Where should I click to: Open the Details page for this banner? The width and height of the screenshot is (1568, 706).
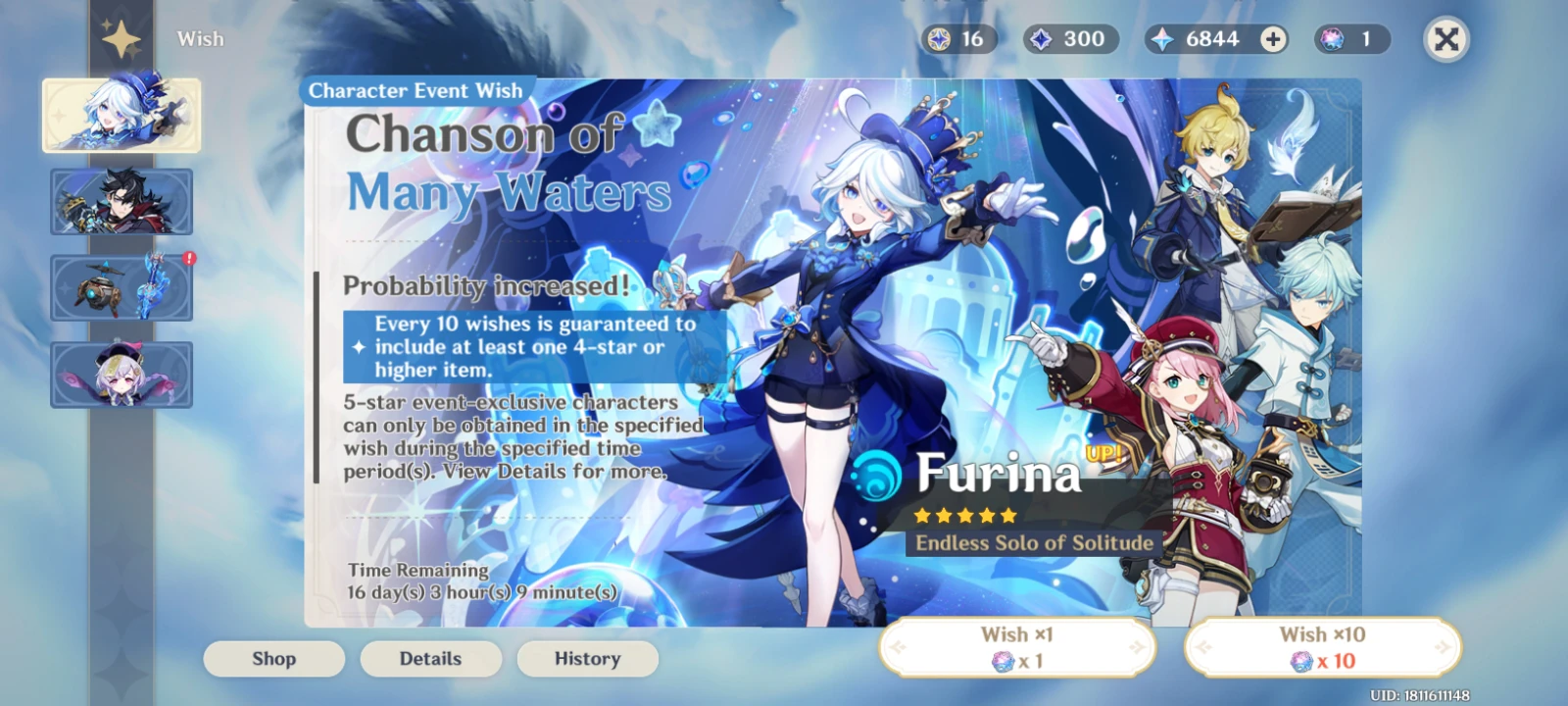click(430, 659)
